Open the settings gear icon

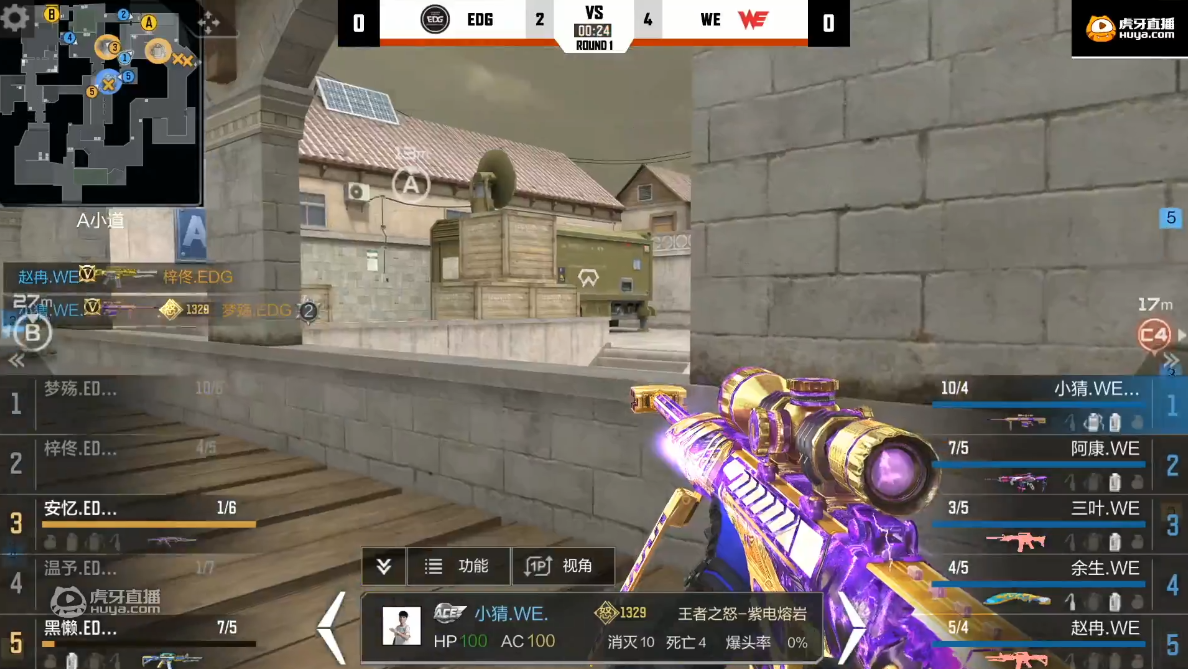(15, 19)
